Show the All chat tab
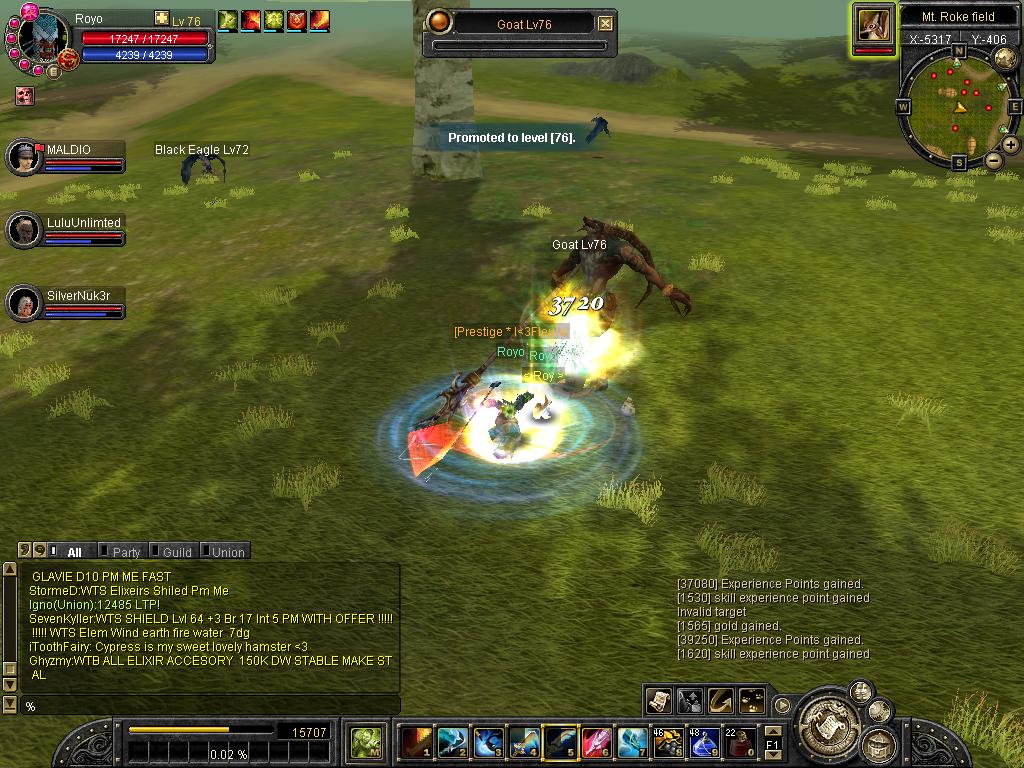This screenshot has height=768, width=1024. (x=74, y=552)
